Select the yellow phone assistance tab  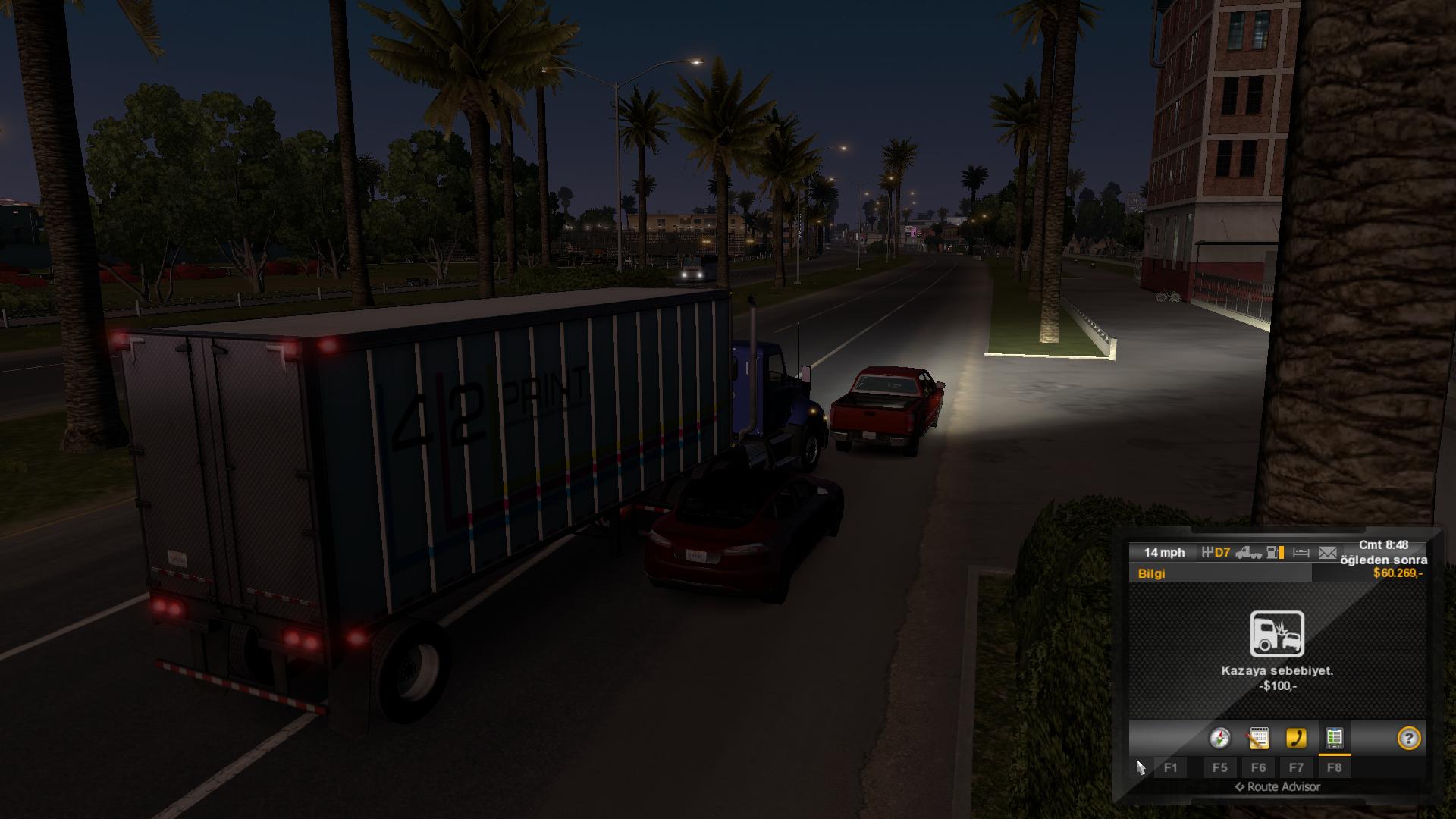(1296, 738)
